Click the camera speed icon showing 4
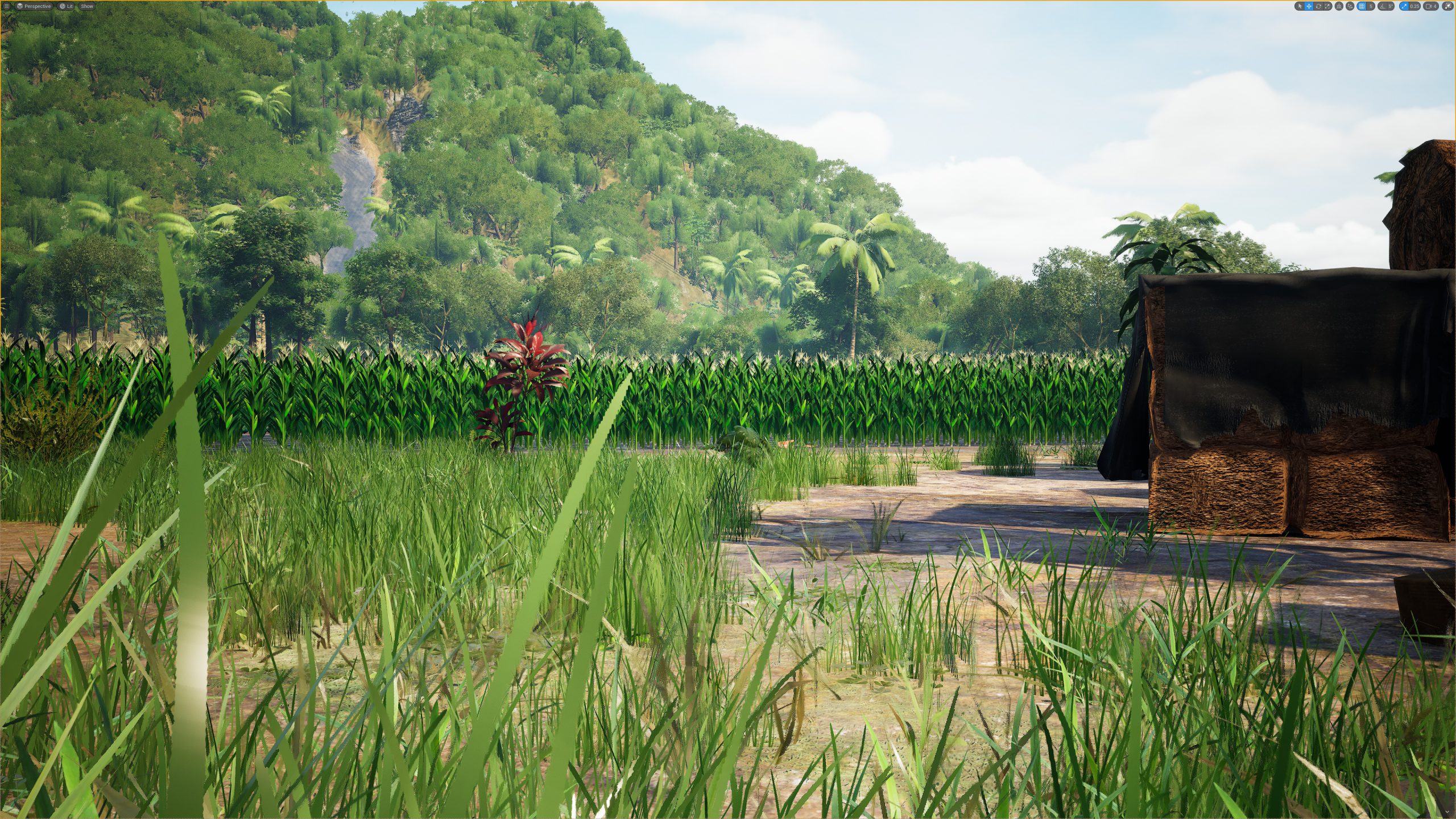 (1431, 6)
